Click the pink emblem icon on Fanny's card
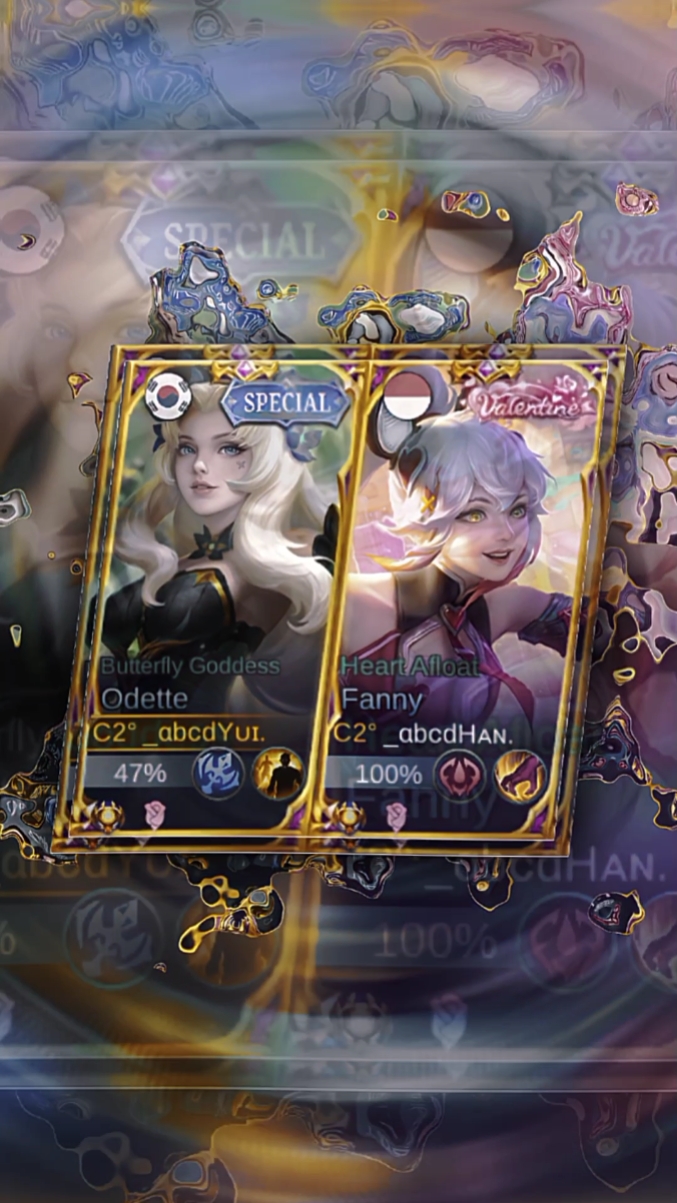This screenshot has height=1203, width=677. (x=460, y=775)
